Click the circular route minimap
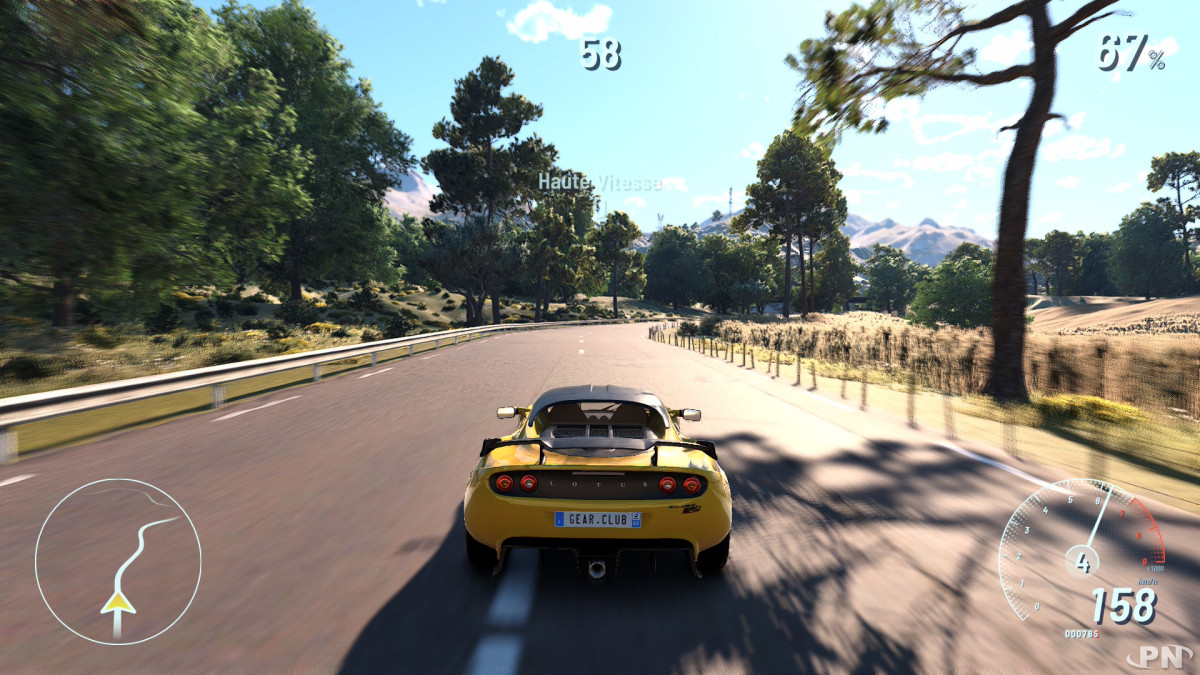 point(118,560)
